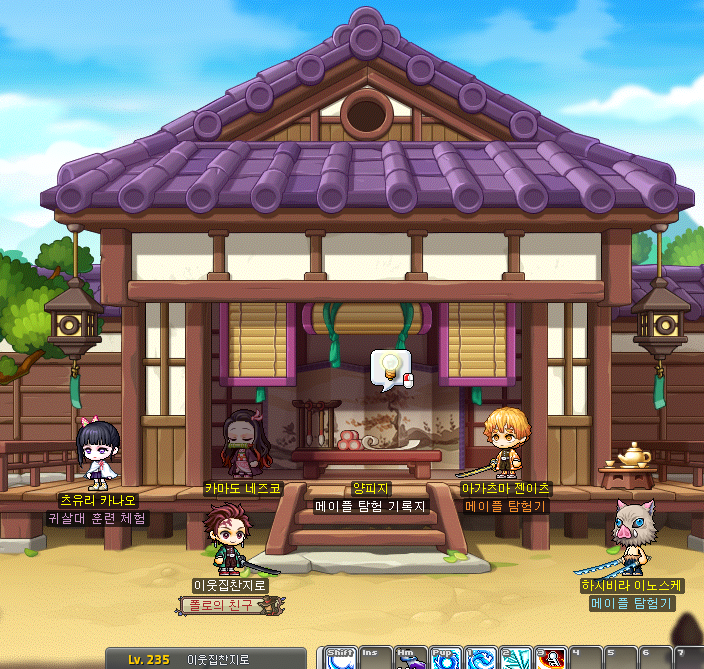Use the red skill icon in slot 3
This screenshot has width=704, height=669.
550,659
